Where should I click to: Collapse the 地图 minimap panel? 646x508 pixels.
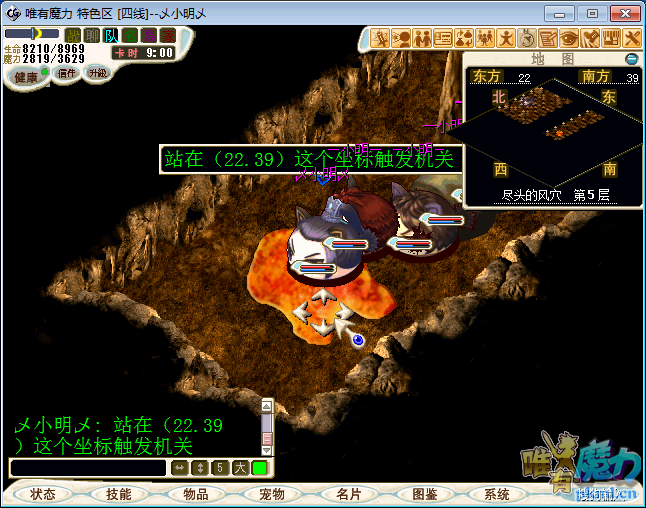[630, 59]
